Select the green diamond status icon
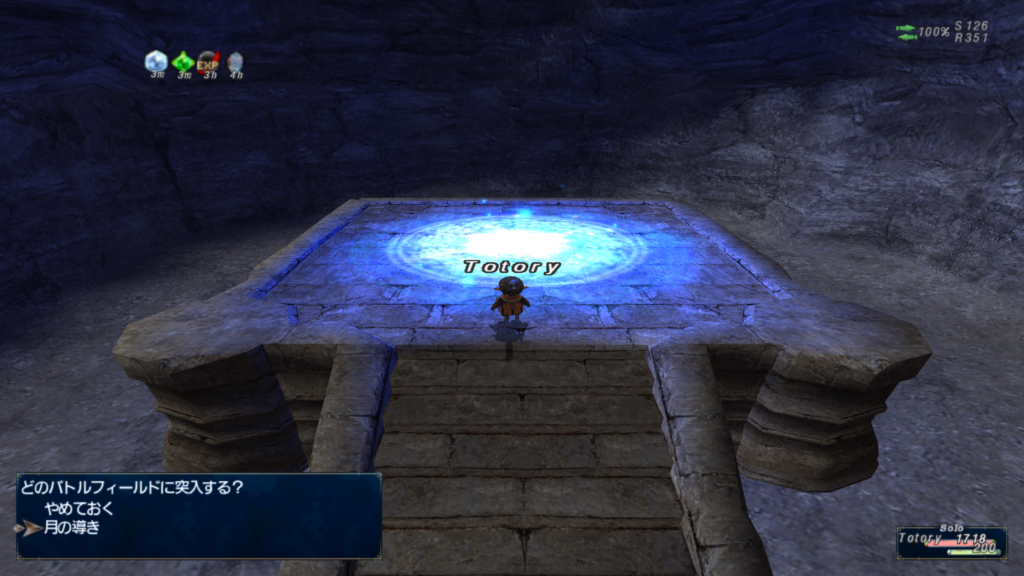This screenshot has width=1024, height=576. click(182, 62)
